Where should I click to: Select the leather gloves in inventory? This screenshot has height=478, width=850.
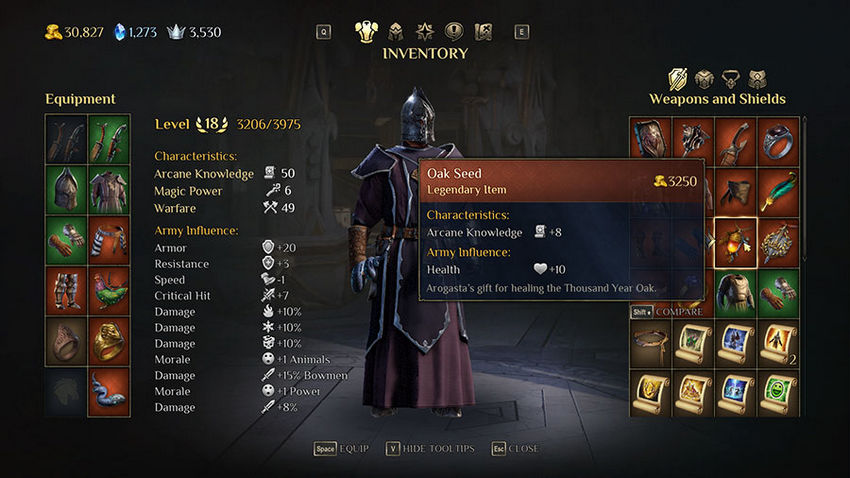(778, 288)
